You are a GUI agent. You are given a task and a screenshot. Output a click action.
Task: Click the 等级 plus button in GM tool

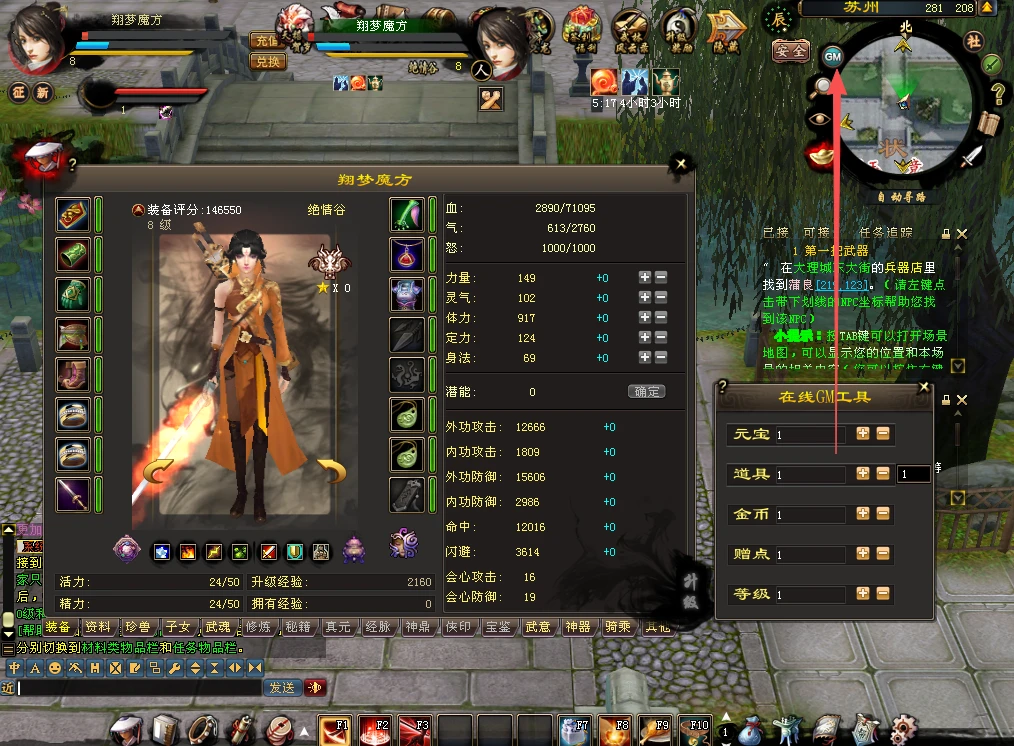[863, 593]
